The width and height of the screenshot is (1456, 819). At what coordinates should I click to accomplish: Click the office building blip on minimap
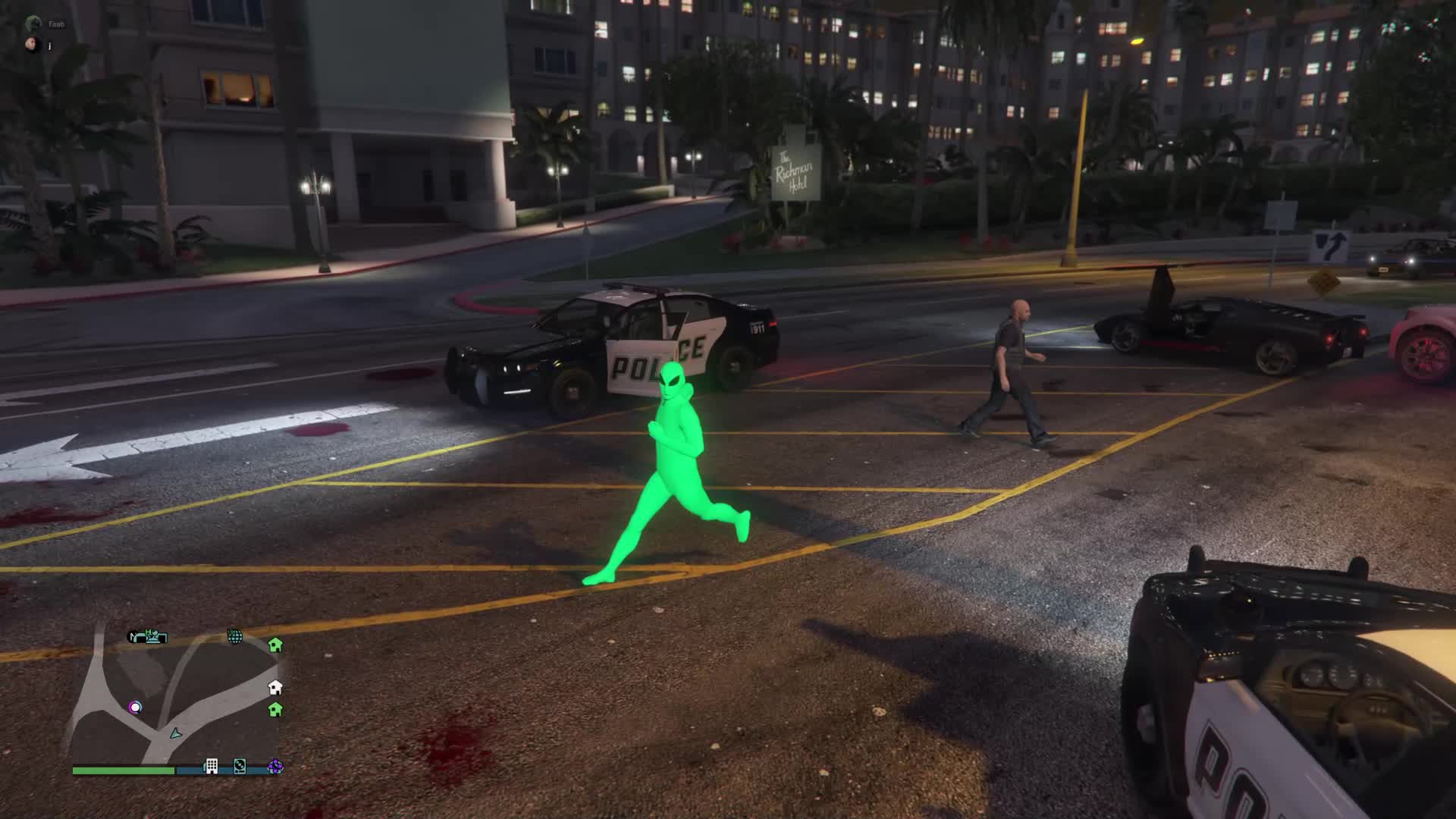[212, 766]
